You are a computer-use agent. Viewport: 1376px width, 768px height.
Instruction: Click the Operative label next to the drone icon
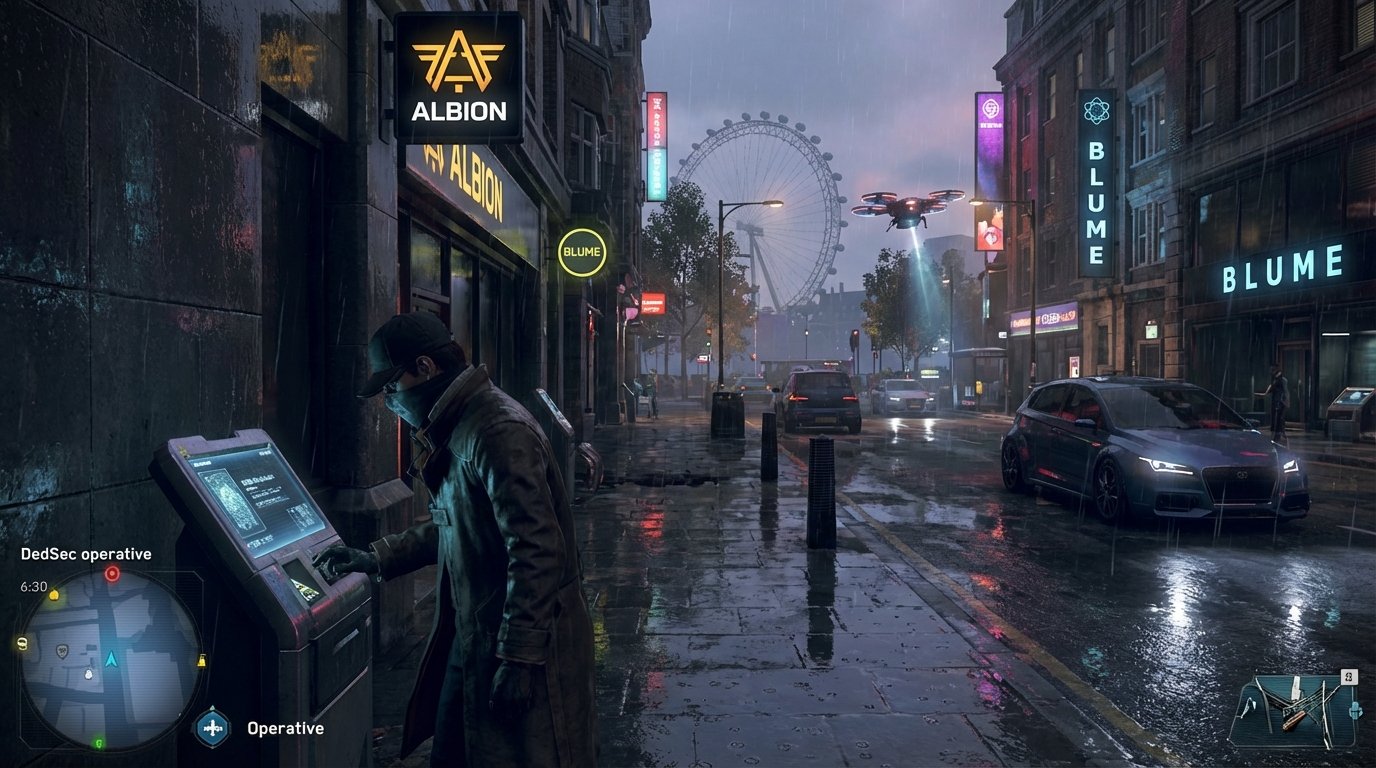coord(284,728)
